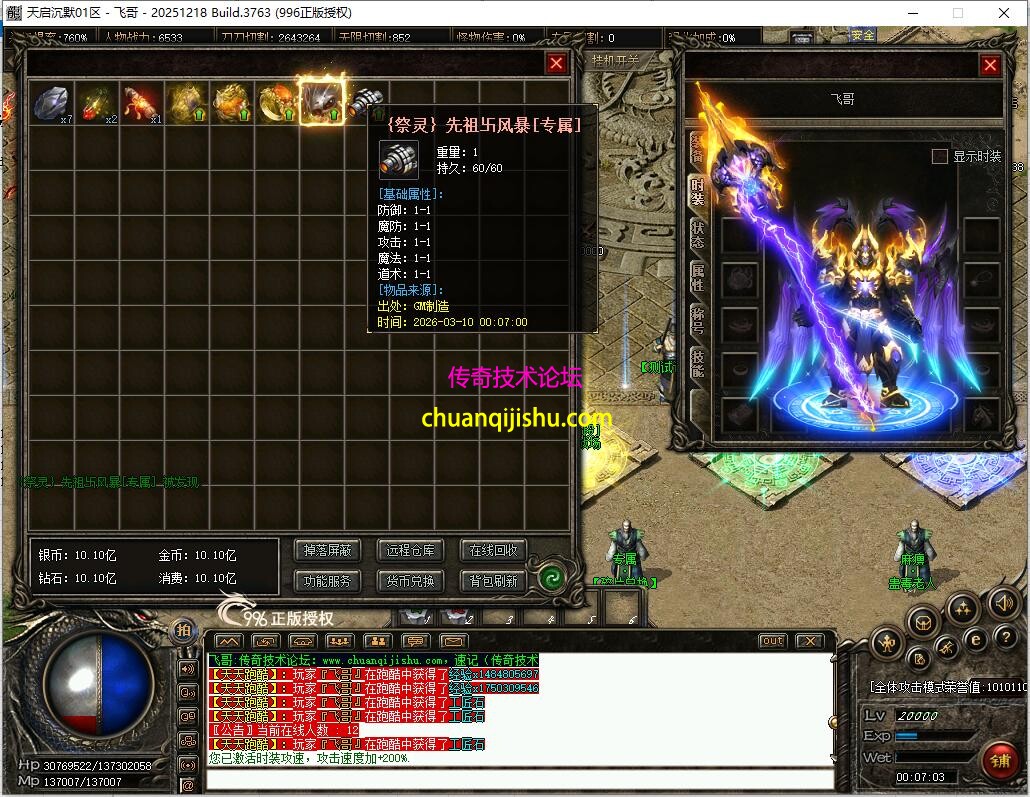This screenshot has width=1030, height=797.
Task: Close the character equipment panel
Action: (990, 65)
